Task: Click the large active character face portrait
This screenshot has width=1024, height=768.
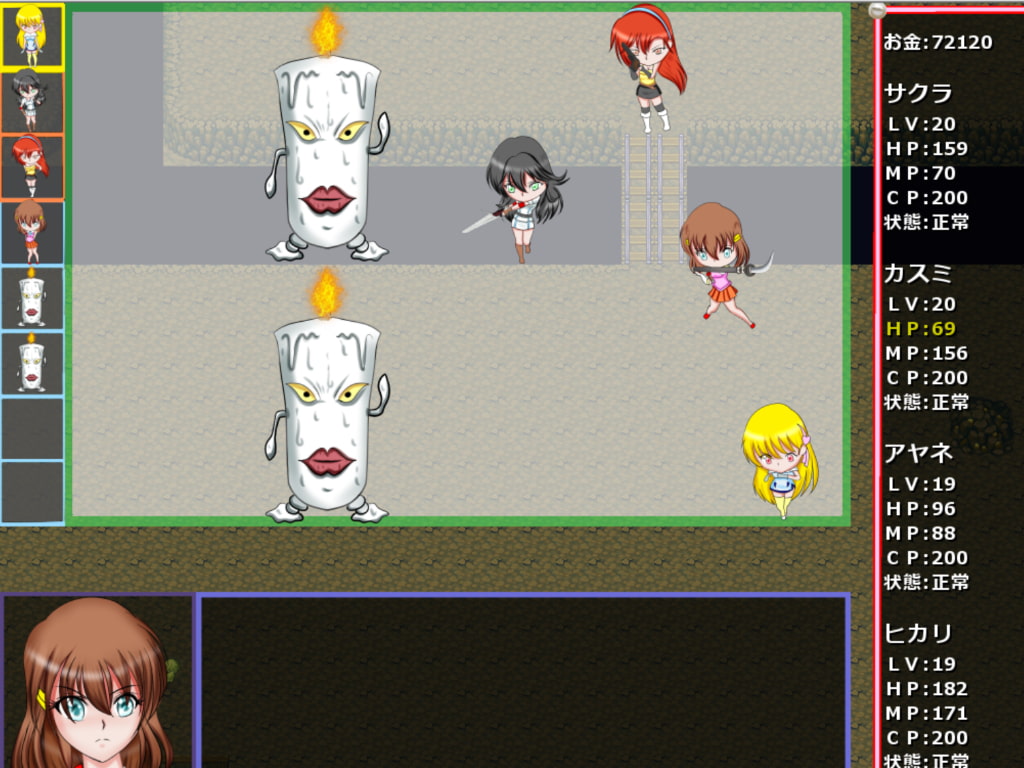Action: point(97,681)
